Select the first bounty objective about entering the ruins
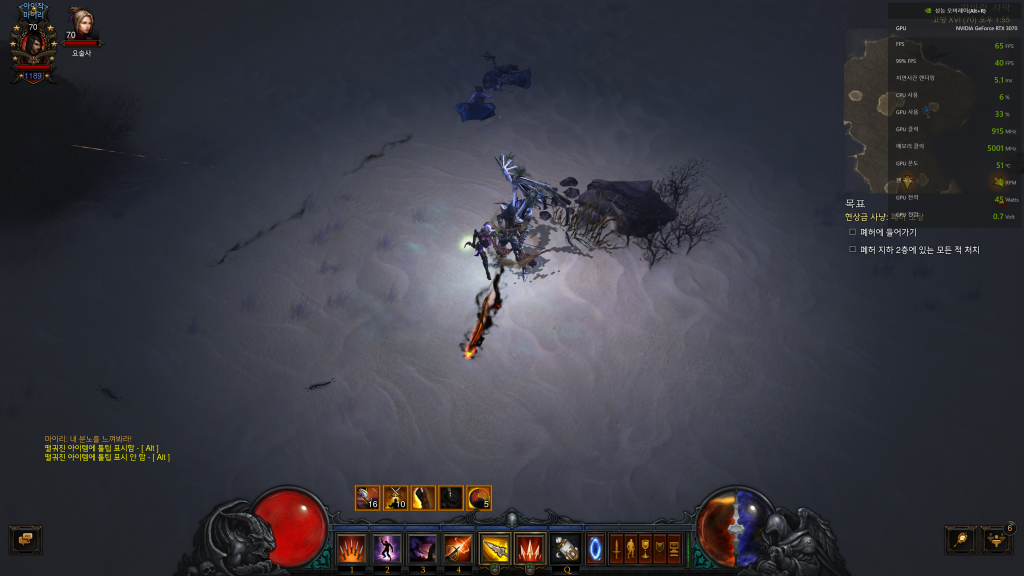The width and height of the screenshot is (1024, 576). click(x=888, y=232)
